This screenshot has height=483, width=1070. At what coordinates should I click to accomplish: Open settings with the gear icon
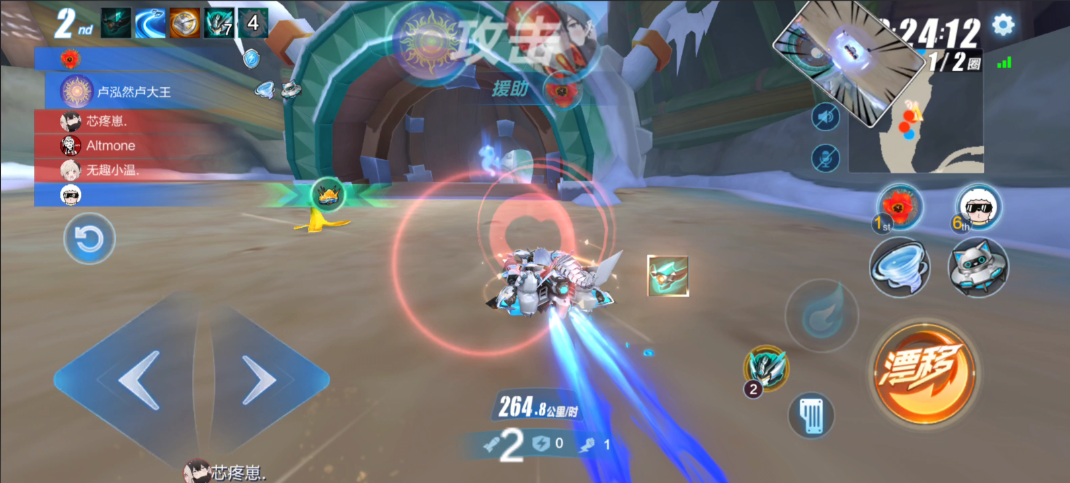click(1002, 25)
